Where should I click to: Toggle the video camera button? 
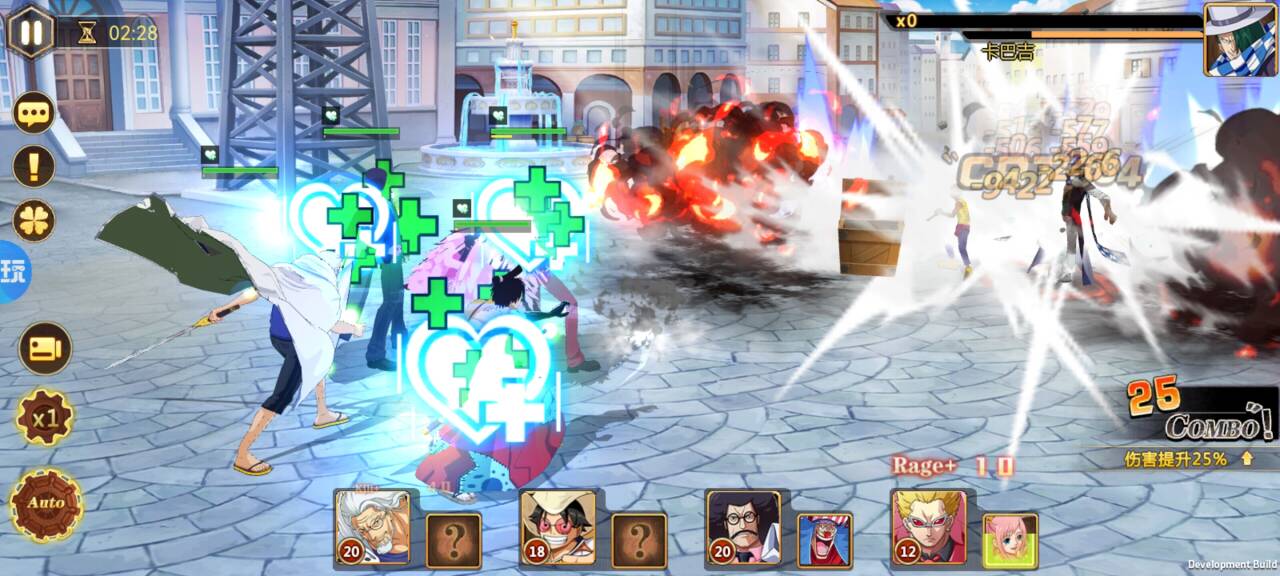tap(45, 348)
